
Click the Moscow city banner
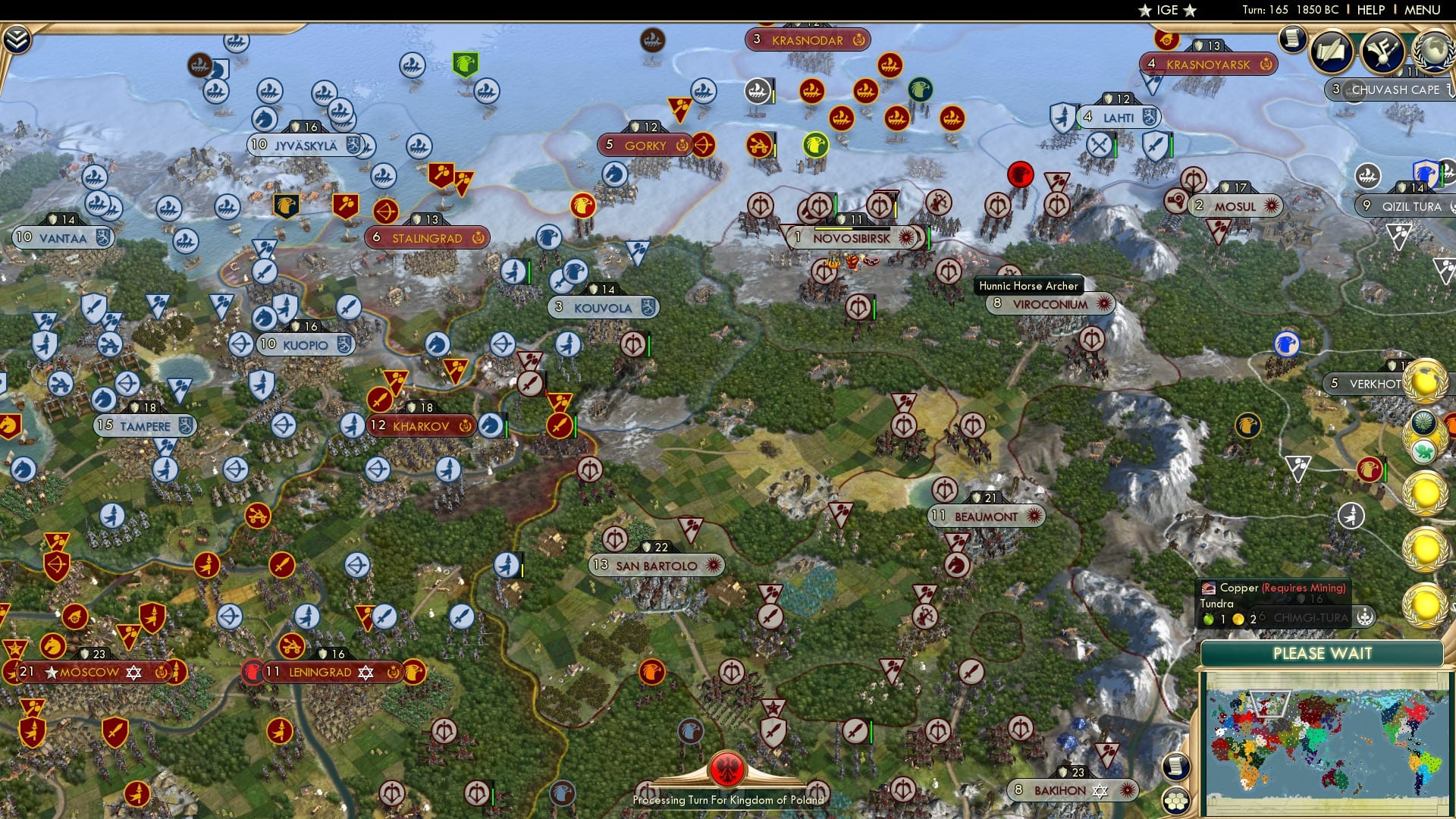point(87,671)
